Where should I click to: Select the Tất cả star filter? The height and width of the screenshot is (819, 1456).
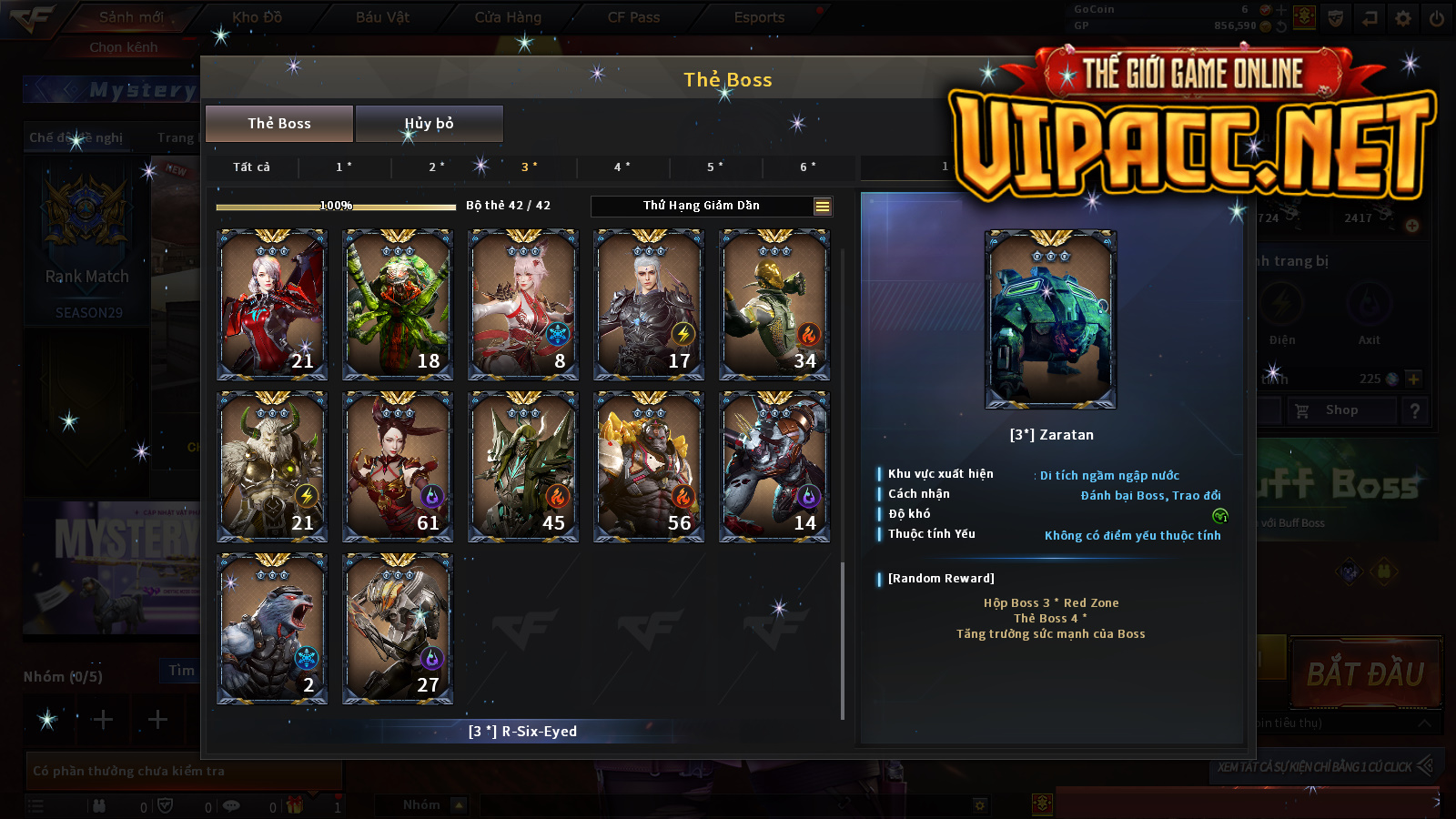coord(251,167)
